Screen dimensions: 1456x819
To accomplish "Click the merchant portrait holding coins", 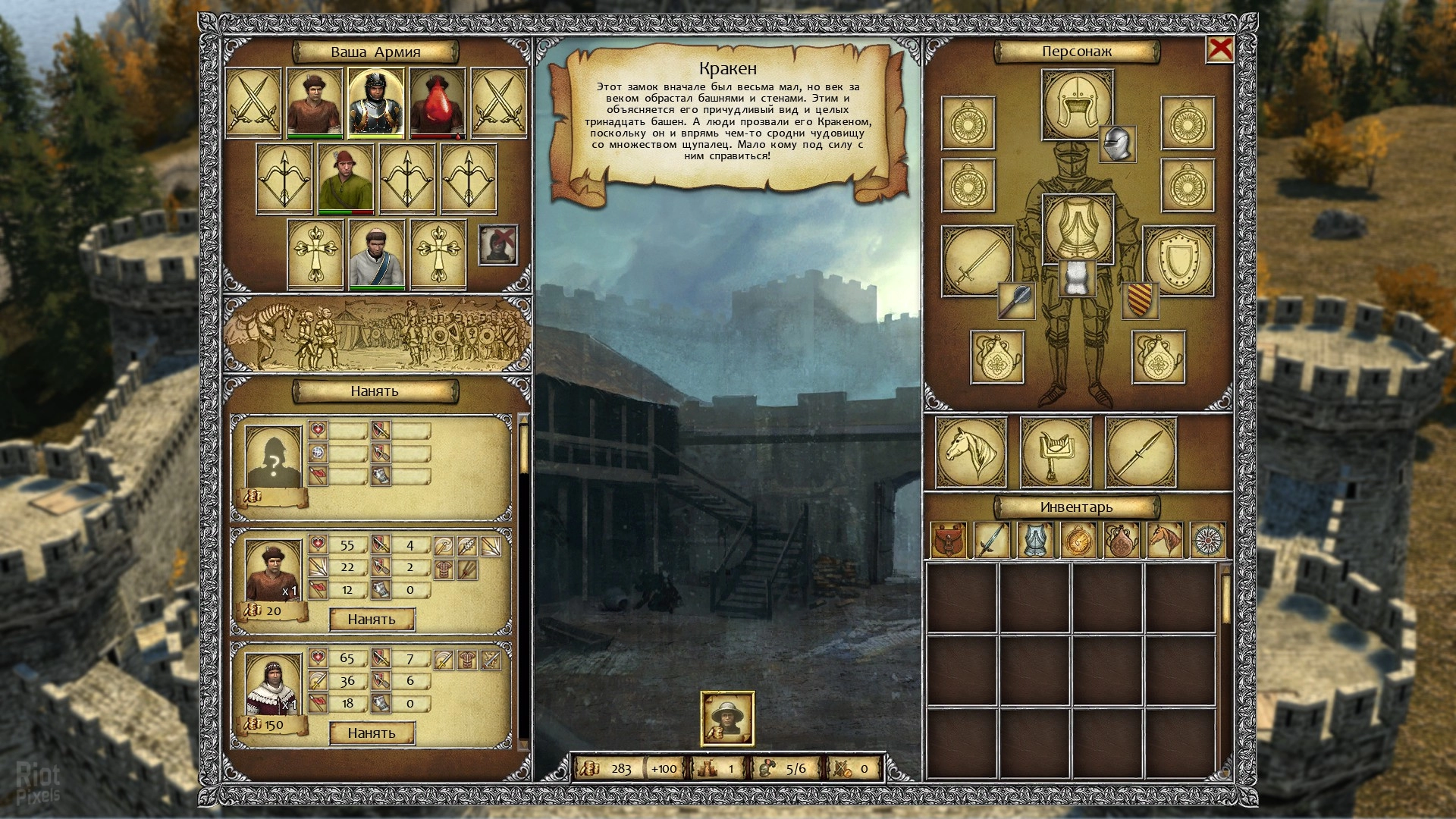I will pyautogui.click(x=727, y=718).
